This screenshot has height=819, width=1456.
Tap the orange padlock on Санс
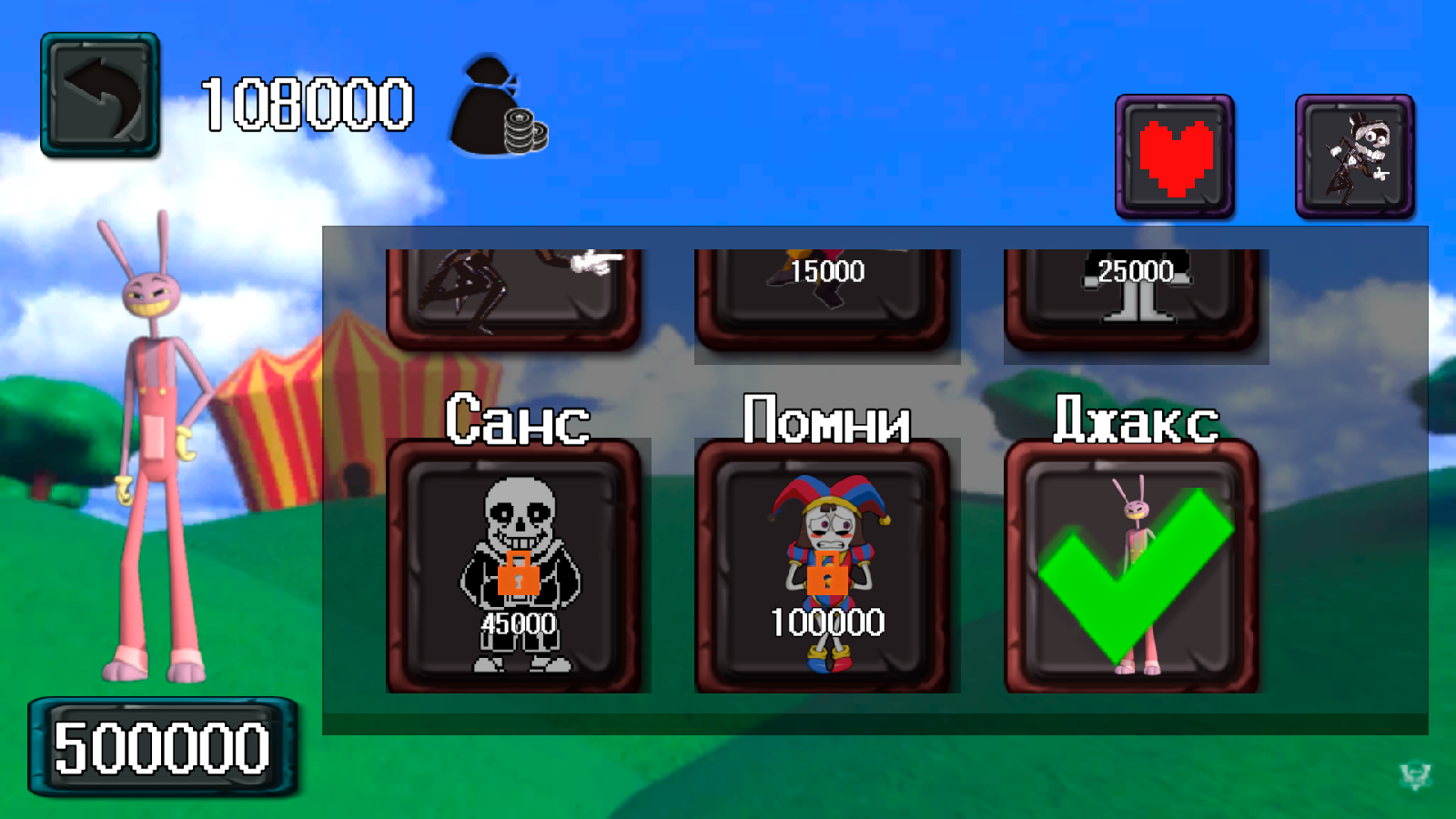(521, 573)
